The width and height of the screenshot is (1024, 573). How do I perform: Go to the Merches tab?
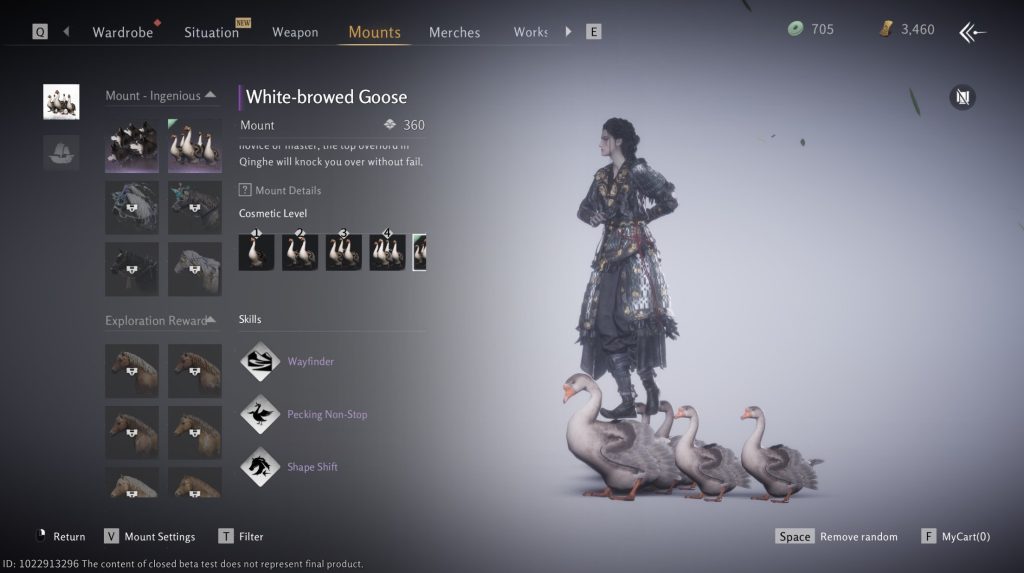[x=454, y=32]
